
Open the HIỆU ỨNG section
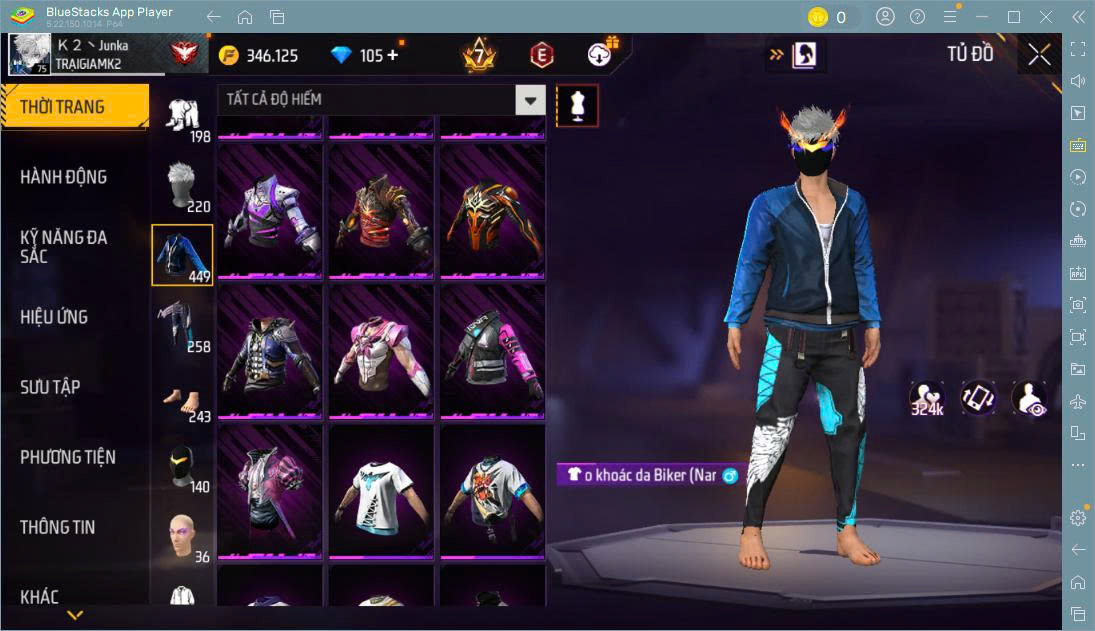pyautogui.click(x=54, y=317)
